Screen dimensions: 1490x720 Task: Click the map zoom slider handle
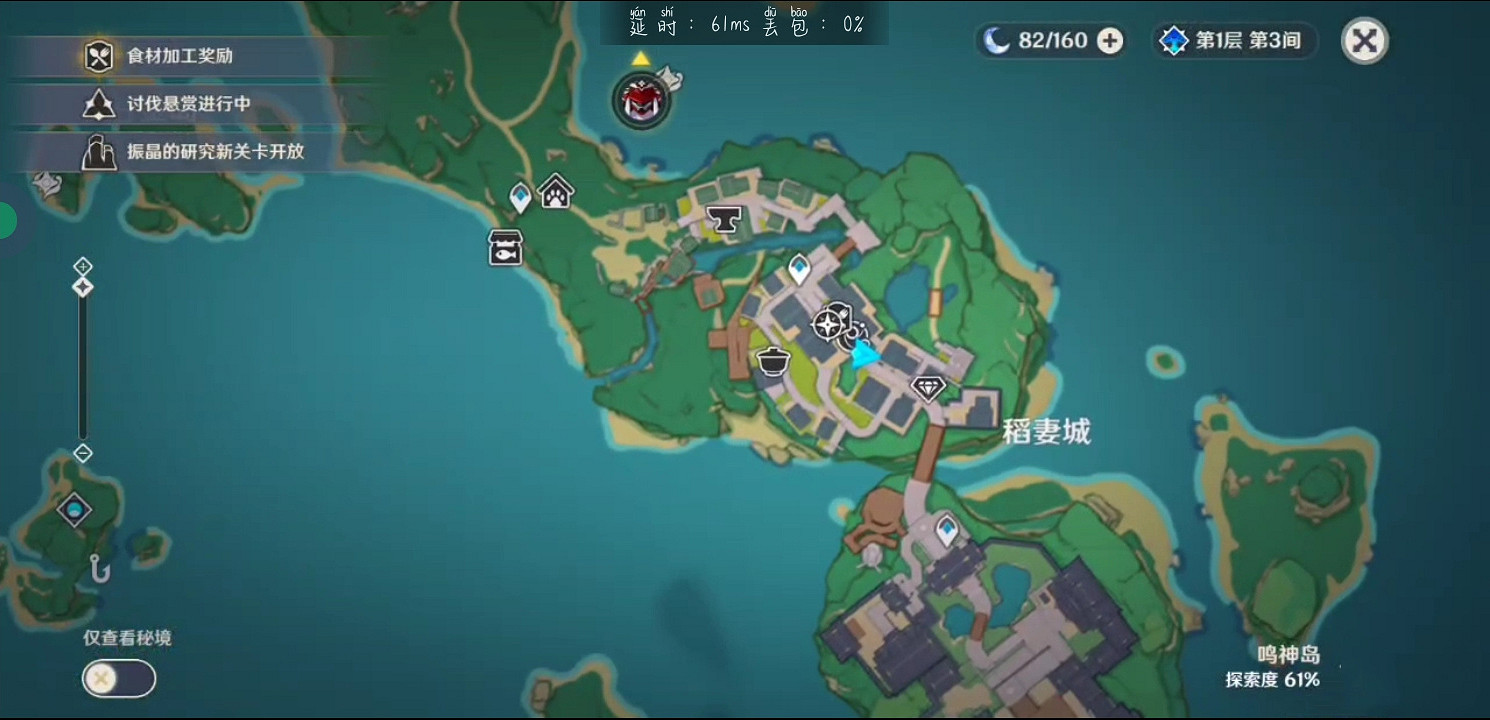pos(82,287)
